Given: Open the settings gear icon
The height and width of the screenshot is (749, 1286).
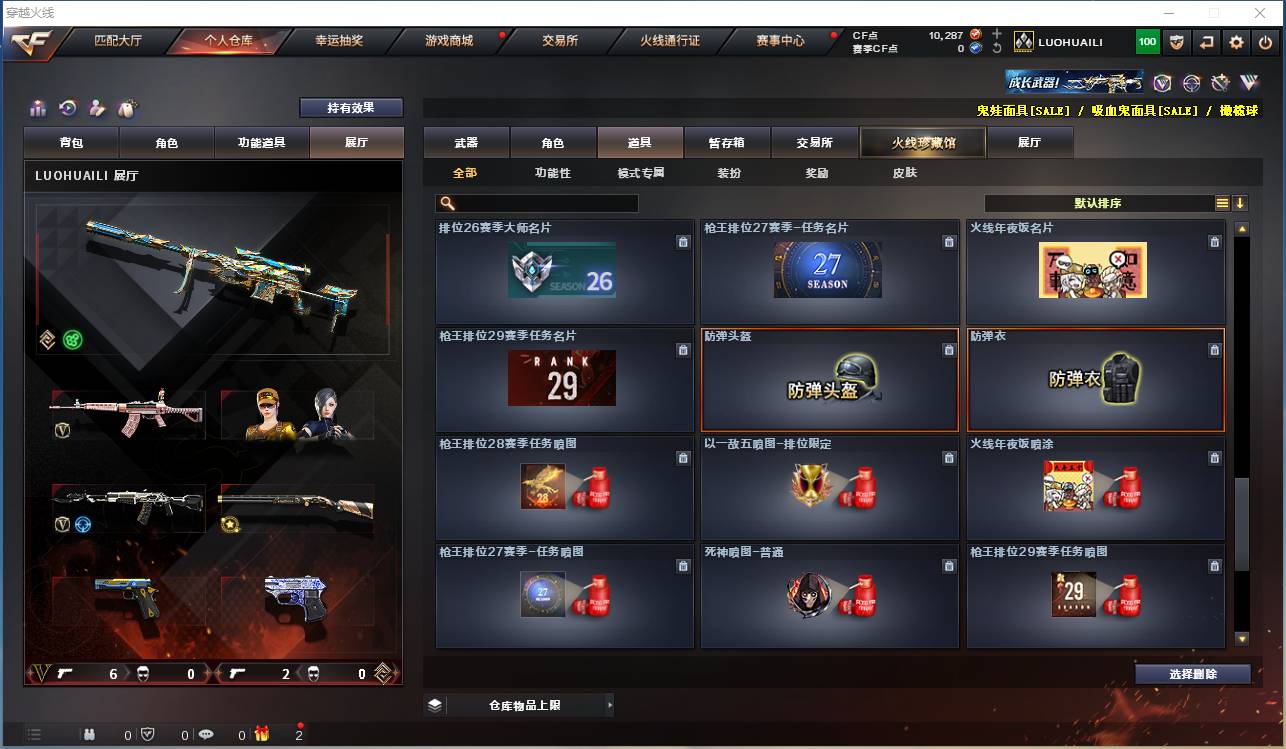Looking at the screenshot, I should click(x=1237, y=42).
